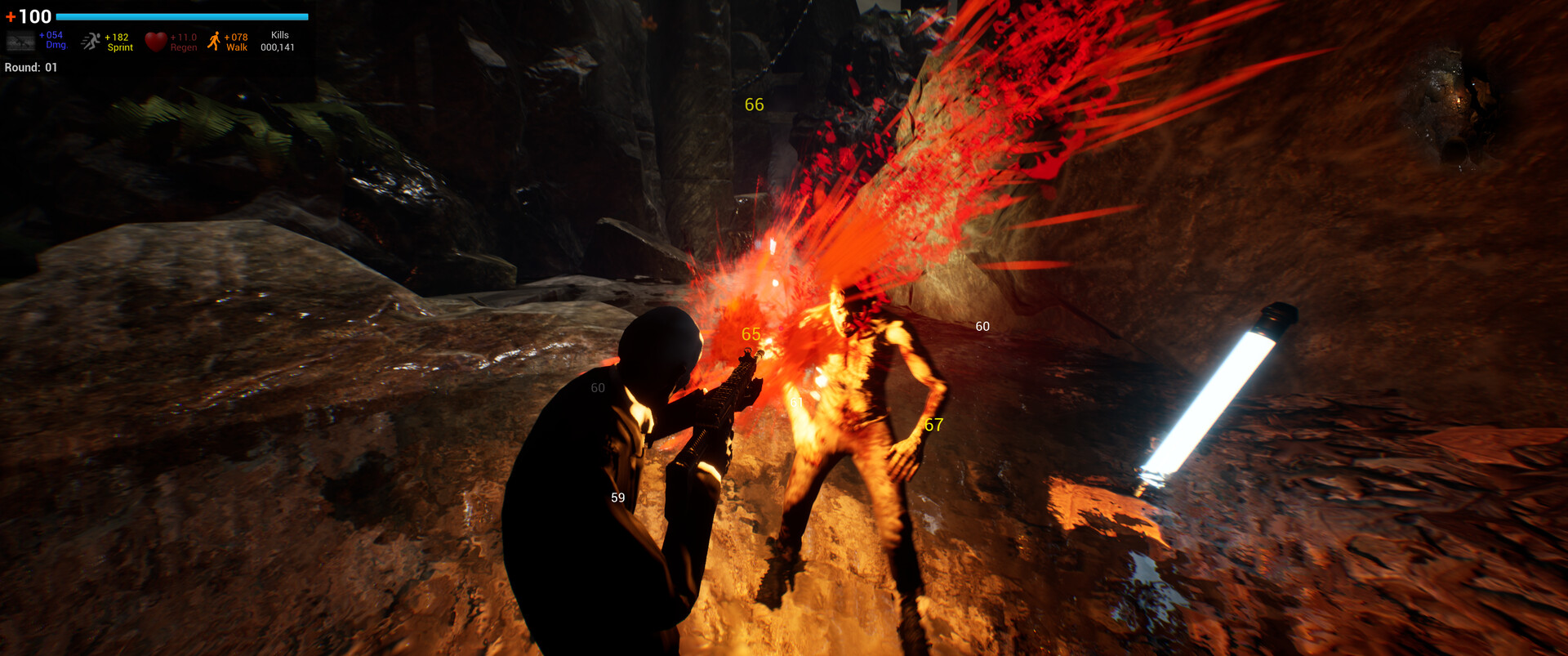Click the red plus next to 100 health
This screenshot has width=1568, height=656.
coord(11,15)
